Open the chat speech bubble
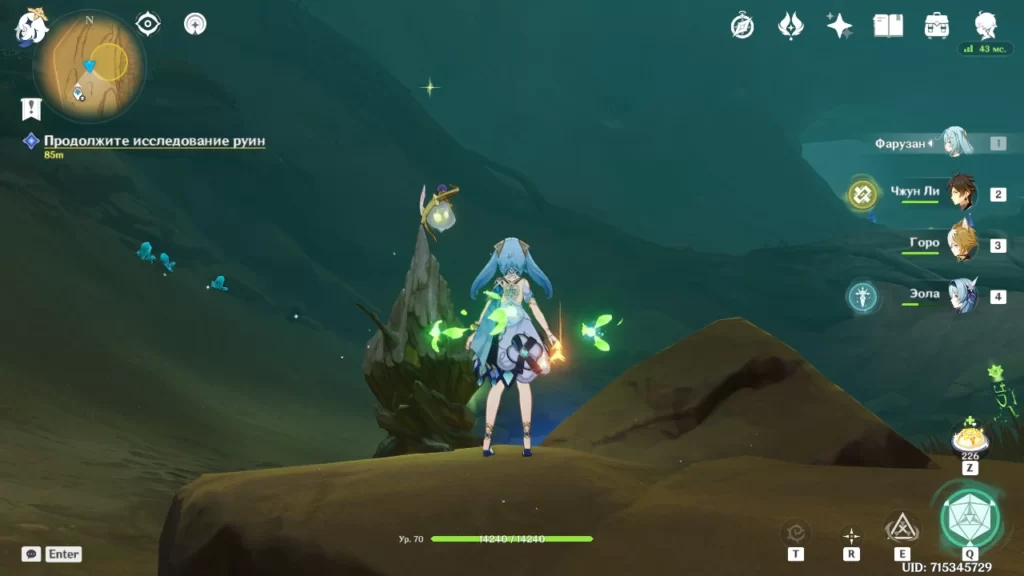 (31, 554)
